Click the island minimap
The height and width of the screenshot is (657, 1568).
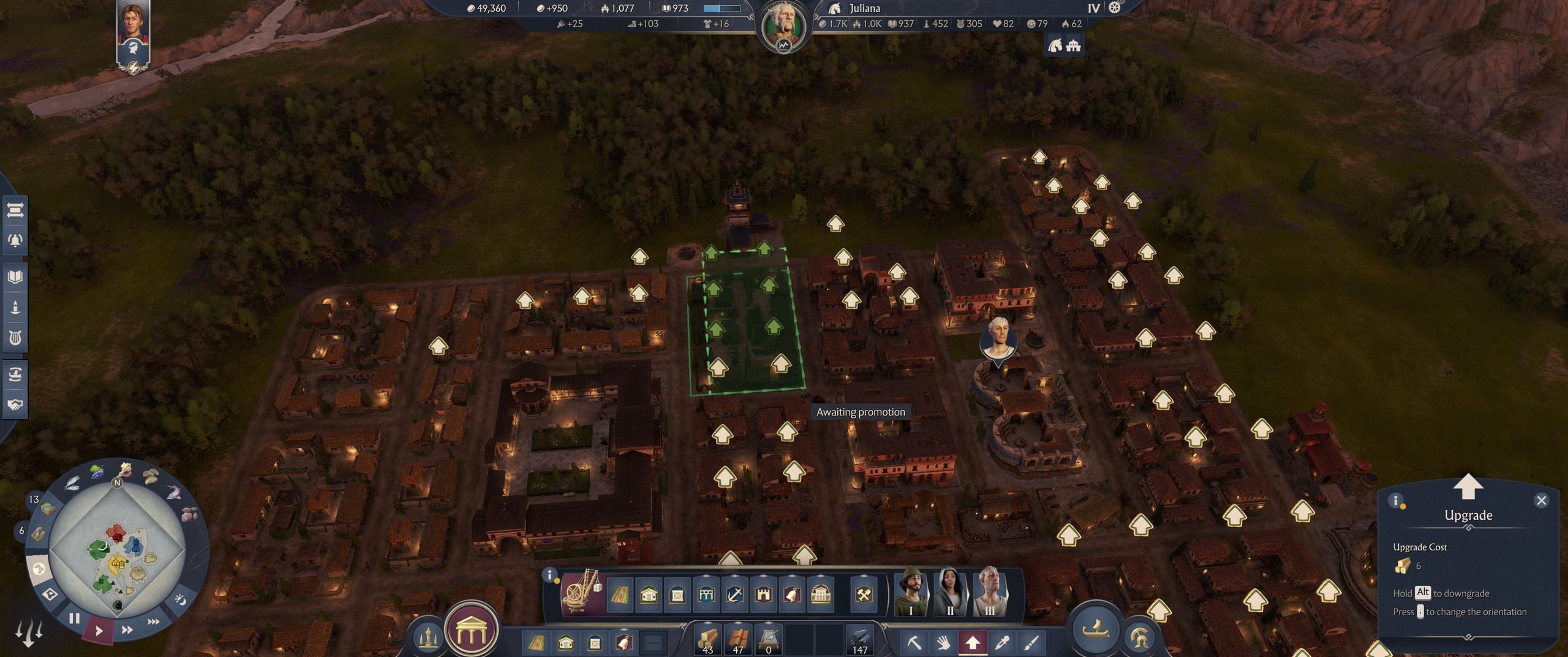117,552
